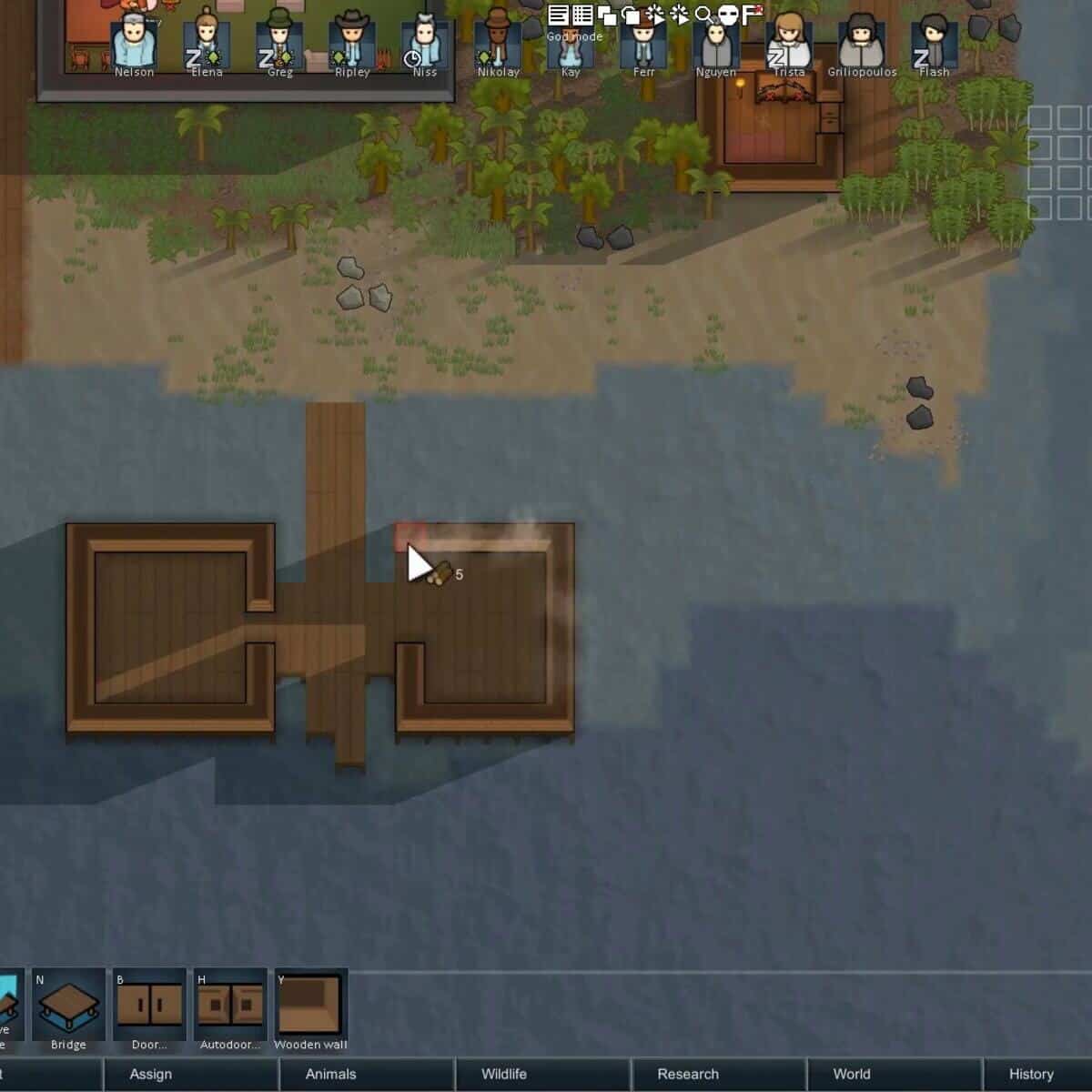Select colonist Flash's portrait

(x=935, y=44)
